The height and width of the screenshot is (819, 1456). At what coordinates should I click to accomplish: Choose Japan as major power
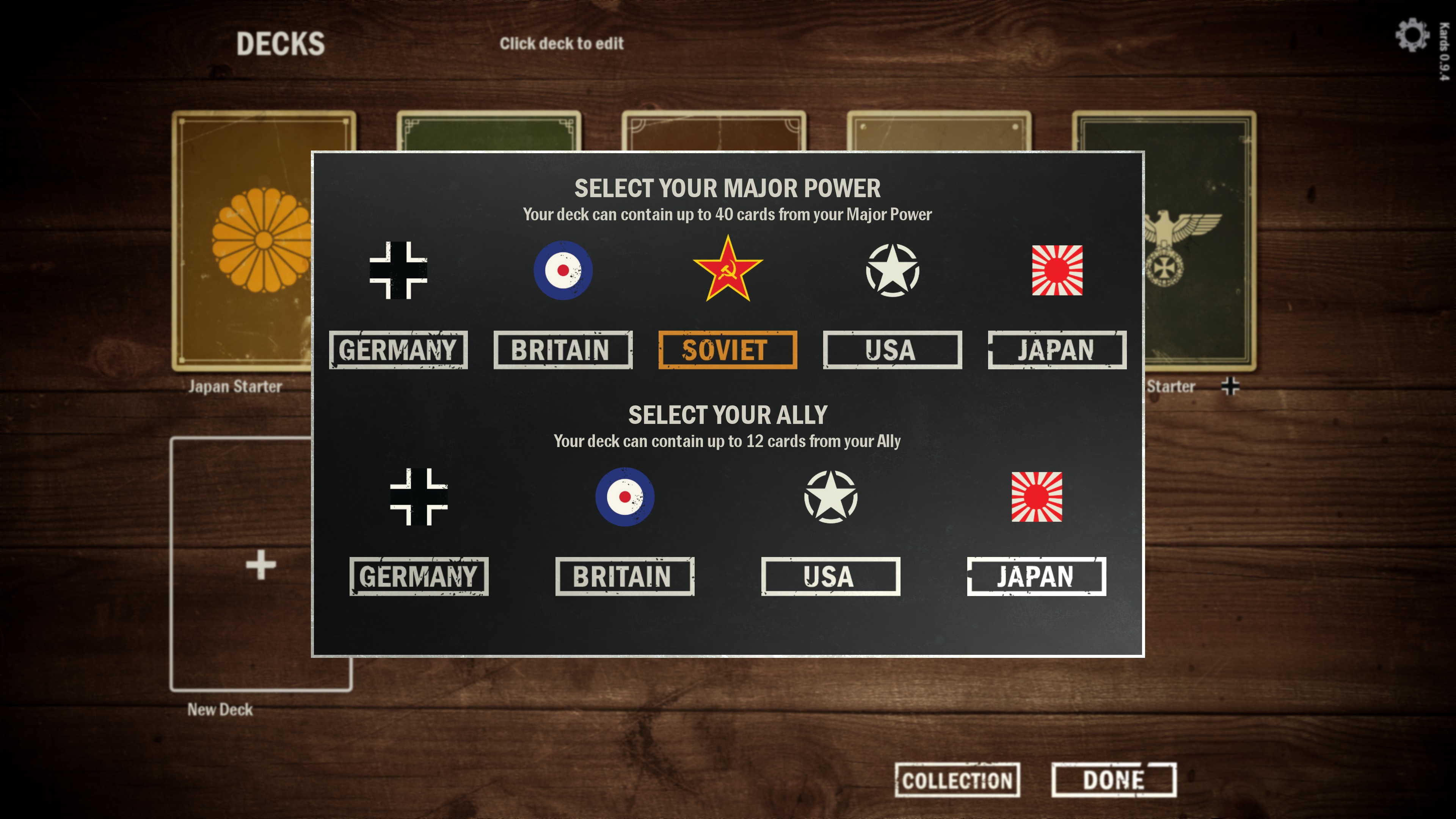coord(1056,350)
